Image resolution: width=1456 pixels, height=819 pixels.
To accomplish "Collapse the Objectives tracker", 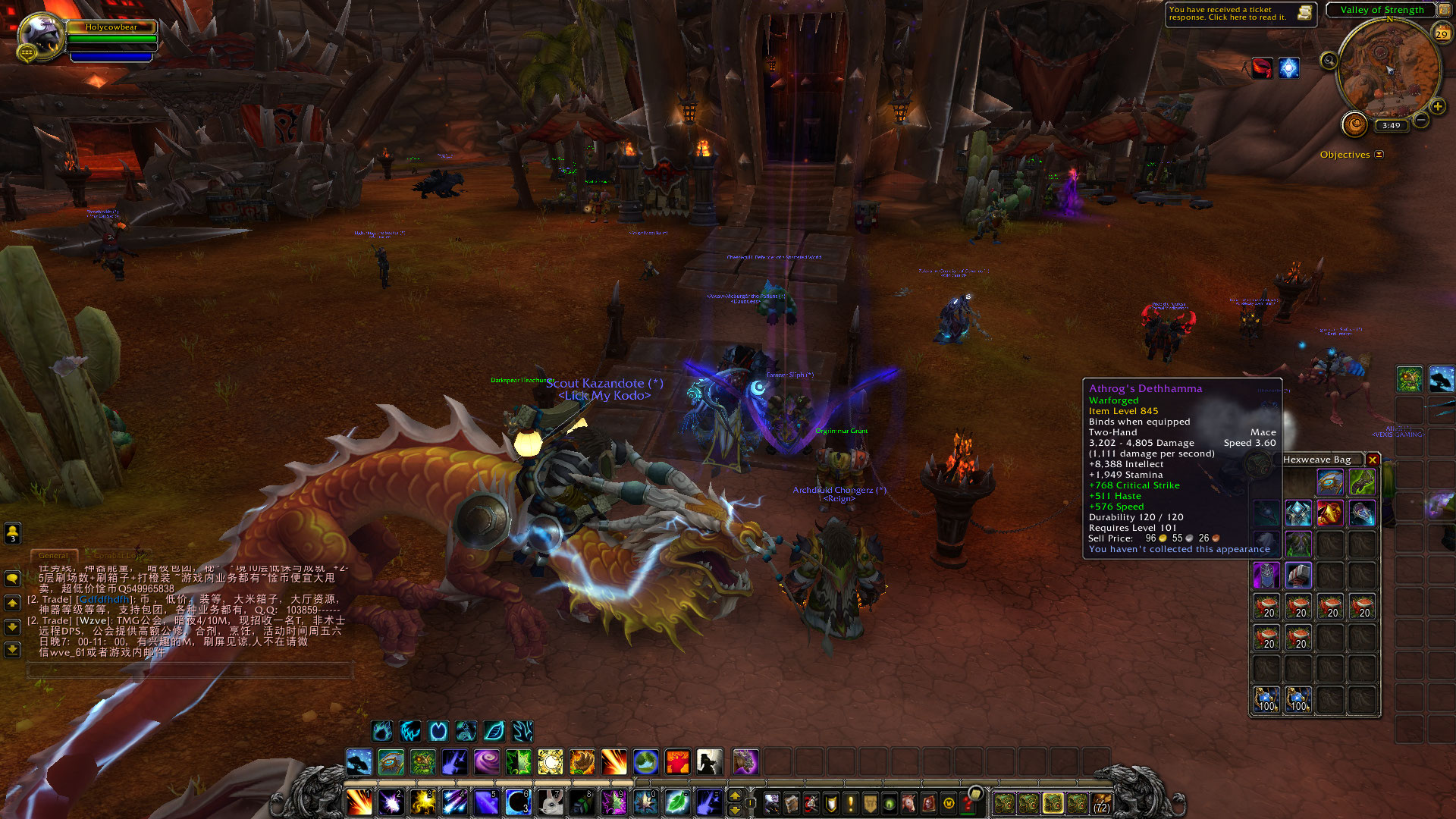I will 1379,155.
